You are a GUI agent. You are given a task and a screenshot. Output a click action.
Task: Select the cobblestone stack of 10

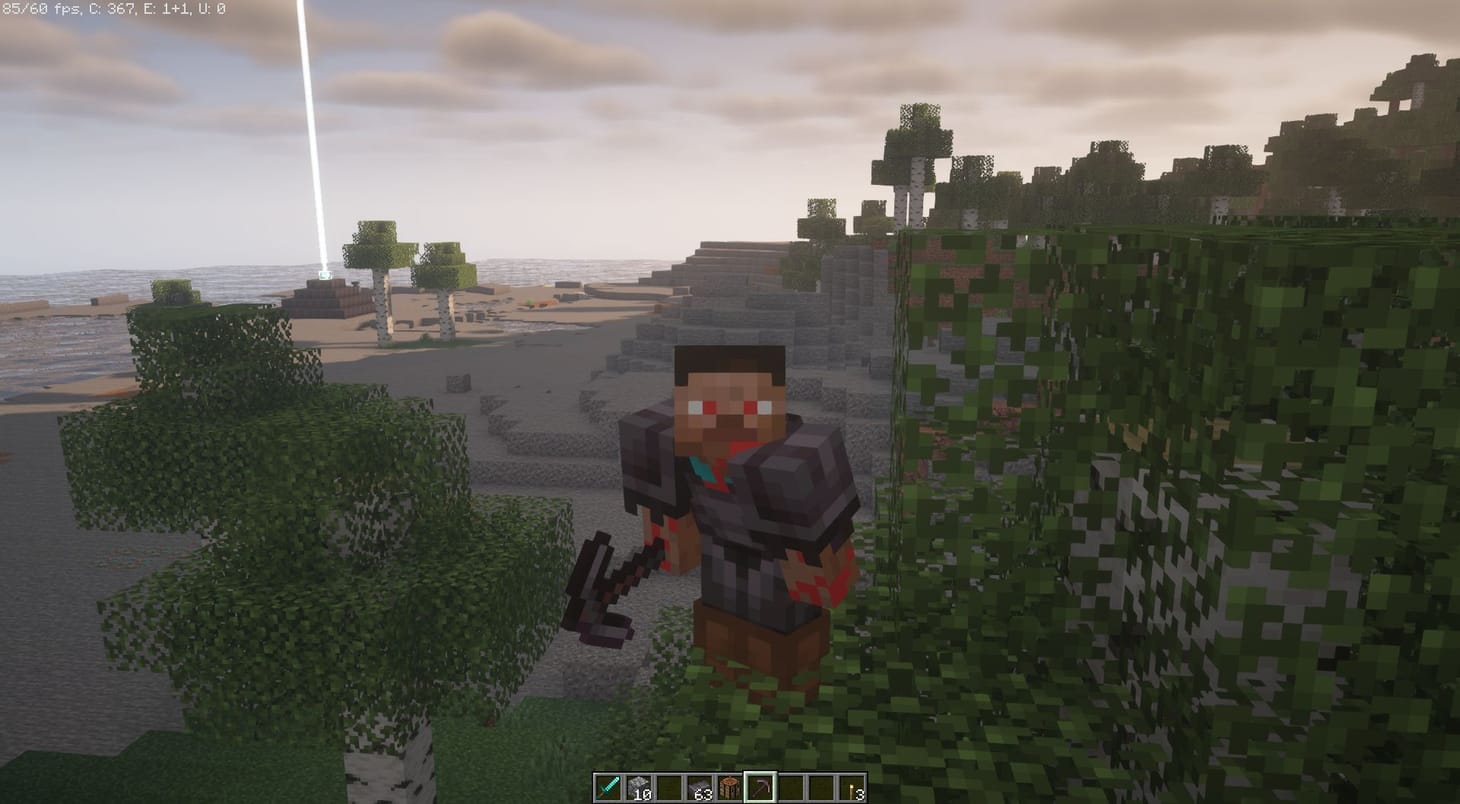(640, 787)
